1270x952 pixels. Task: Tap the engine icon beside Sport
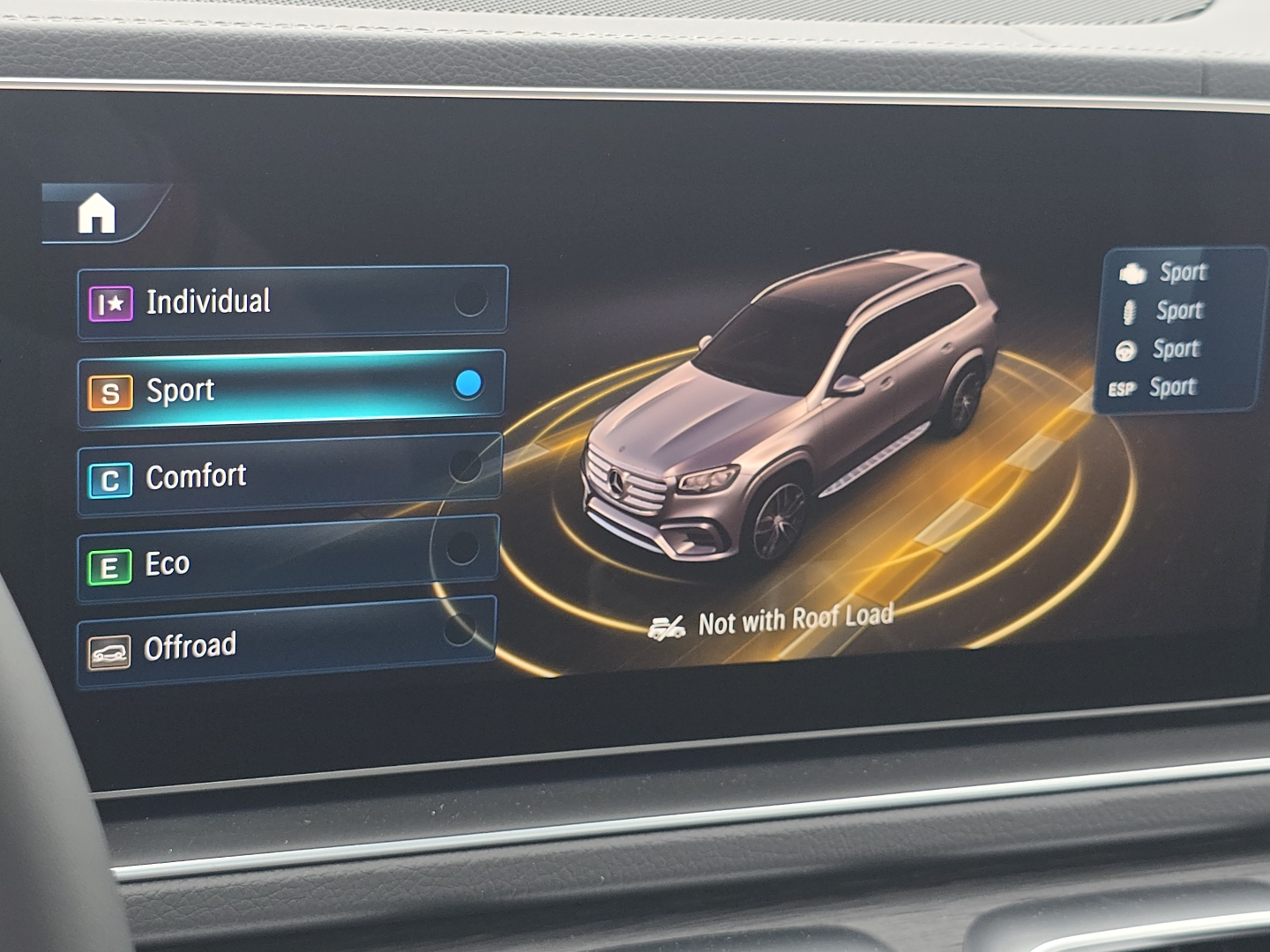click(1132, 272)
